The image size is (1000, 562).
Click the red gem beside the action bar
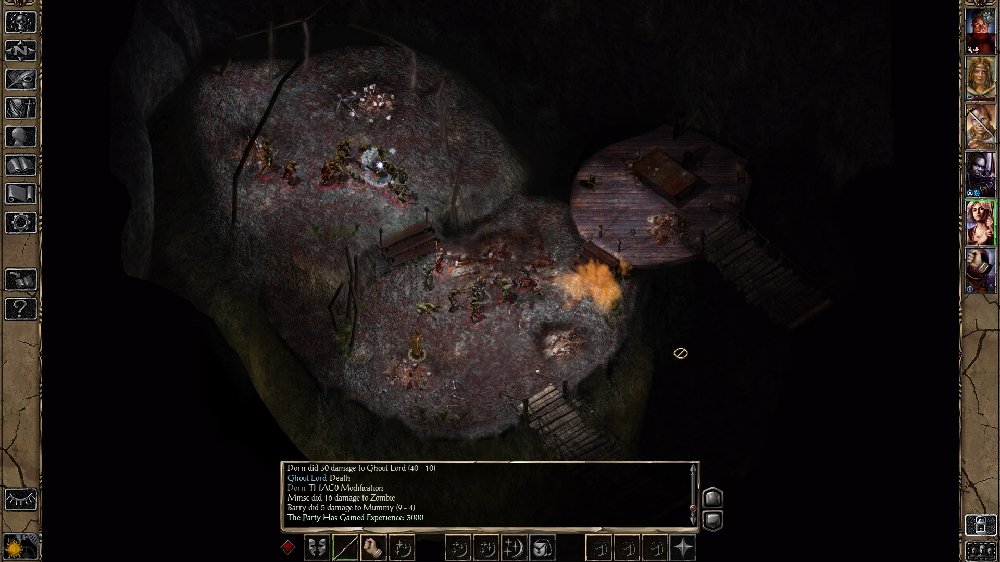point(289,547)
